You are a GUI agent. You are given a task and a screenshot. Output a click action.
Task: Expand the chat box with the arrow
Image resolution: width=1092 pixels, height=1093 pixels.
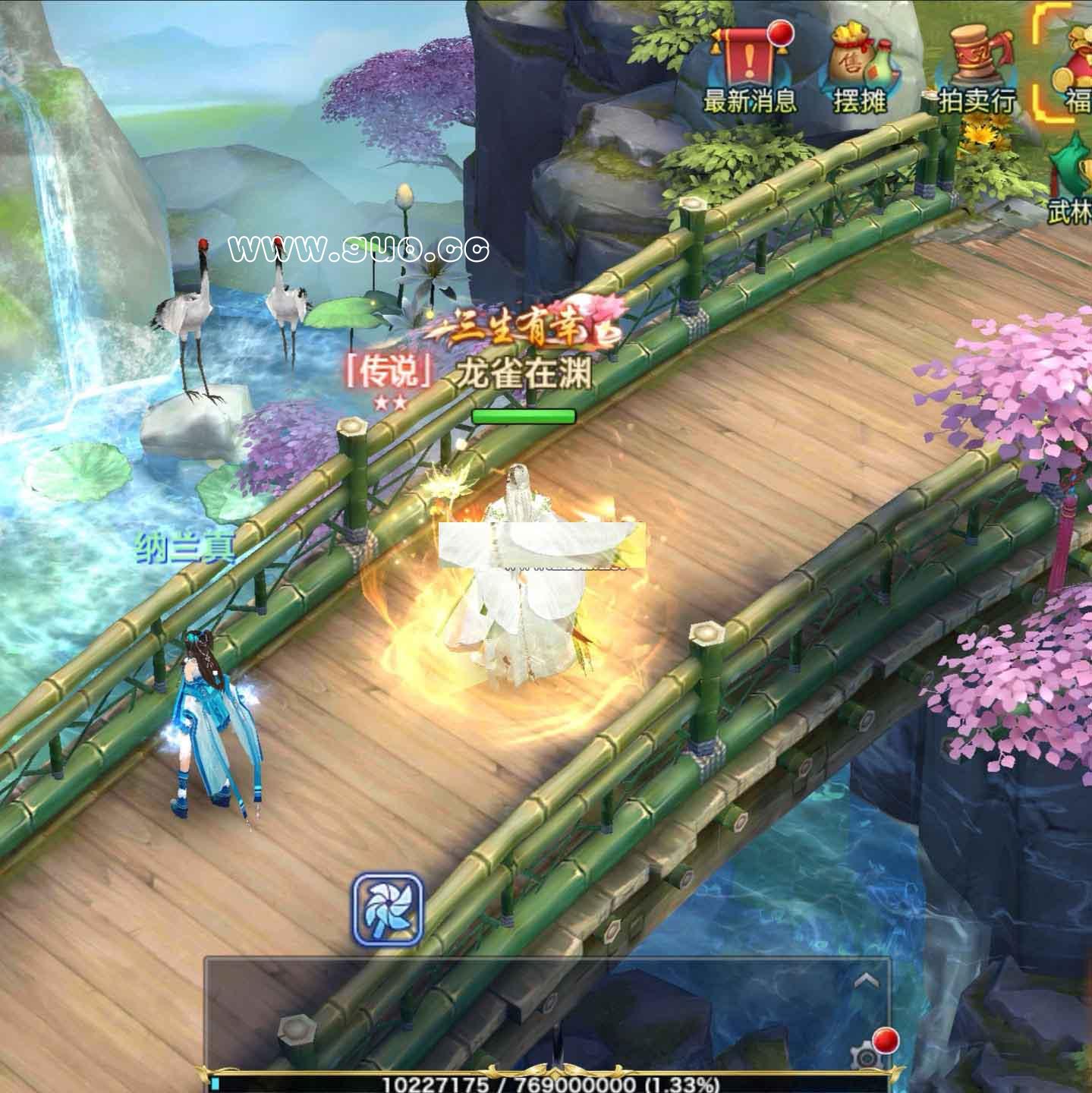tap(867, 981)
